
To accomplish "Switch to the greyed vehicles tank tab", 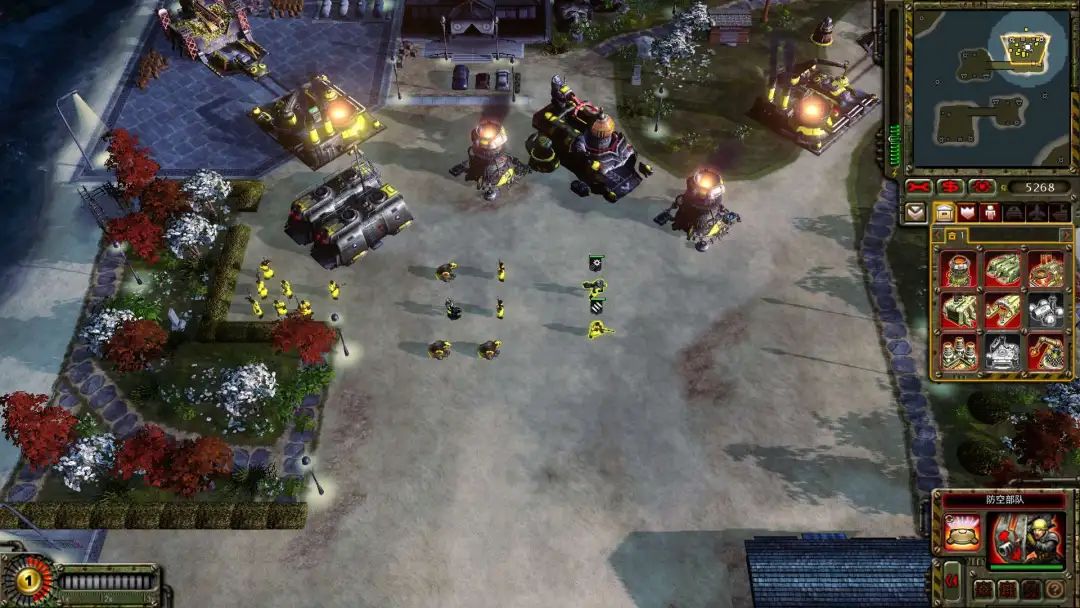I will (1013, 212).
